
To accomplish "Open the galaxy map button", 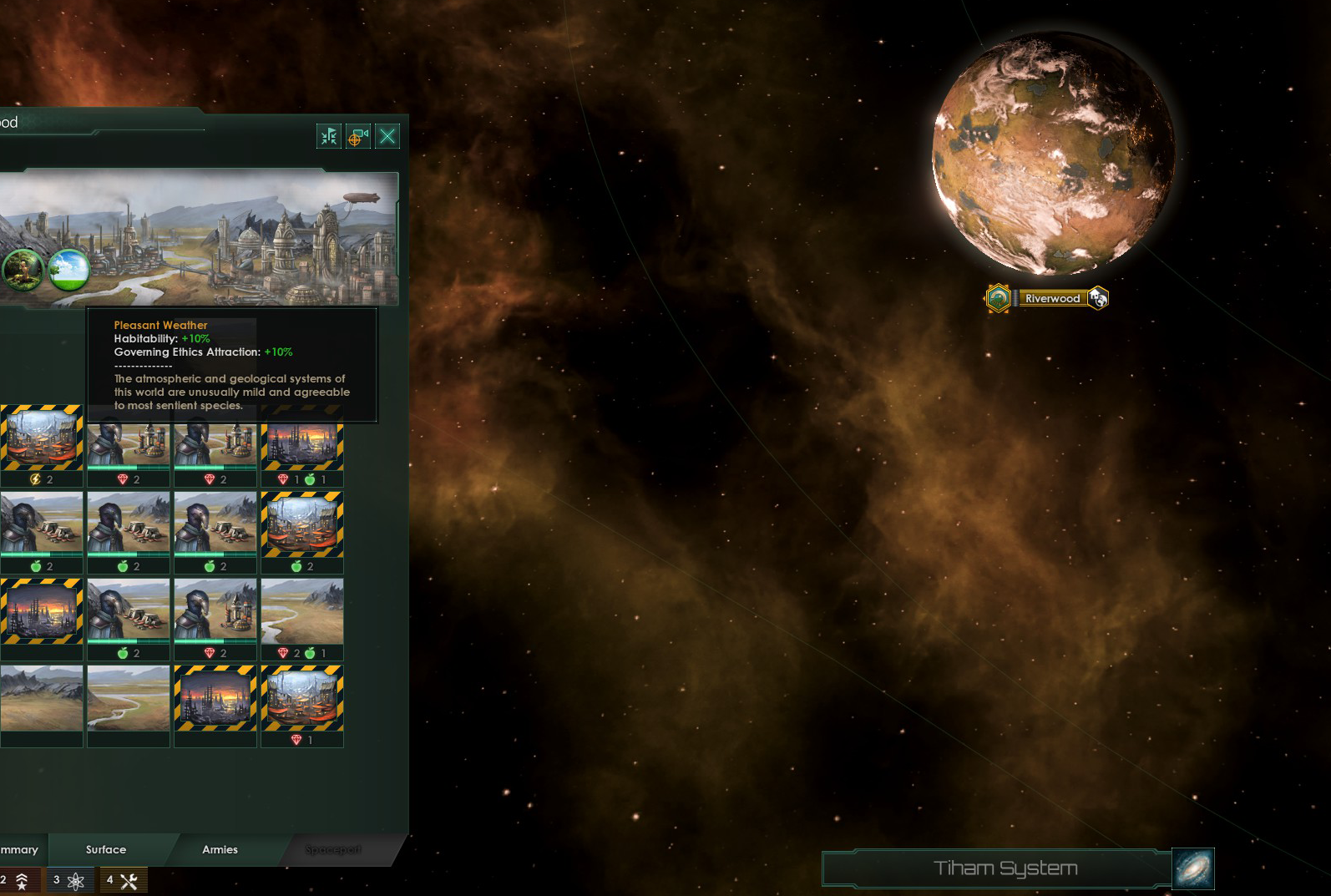I will coord(1193,868).
